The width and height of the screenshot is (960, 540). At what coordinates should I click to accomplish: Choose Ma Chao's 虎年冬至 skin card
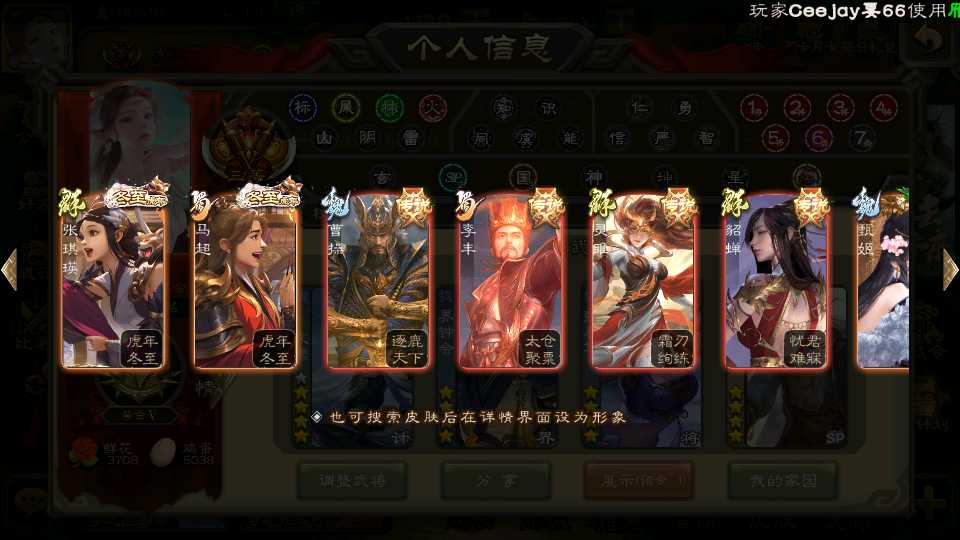246,282
